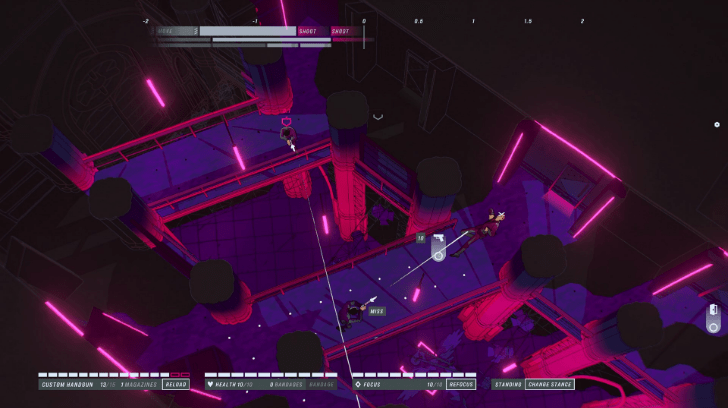The image size is (728, 408).
Task: Activate the Refocus button
Action: tap(461, 384)
